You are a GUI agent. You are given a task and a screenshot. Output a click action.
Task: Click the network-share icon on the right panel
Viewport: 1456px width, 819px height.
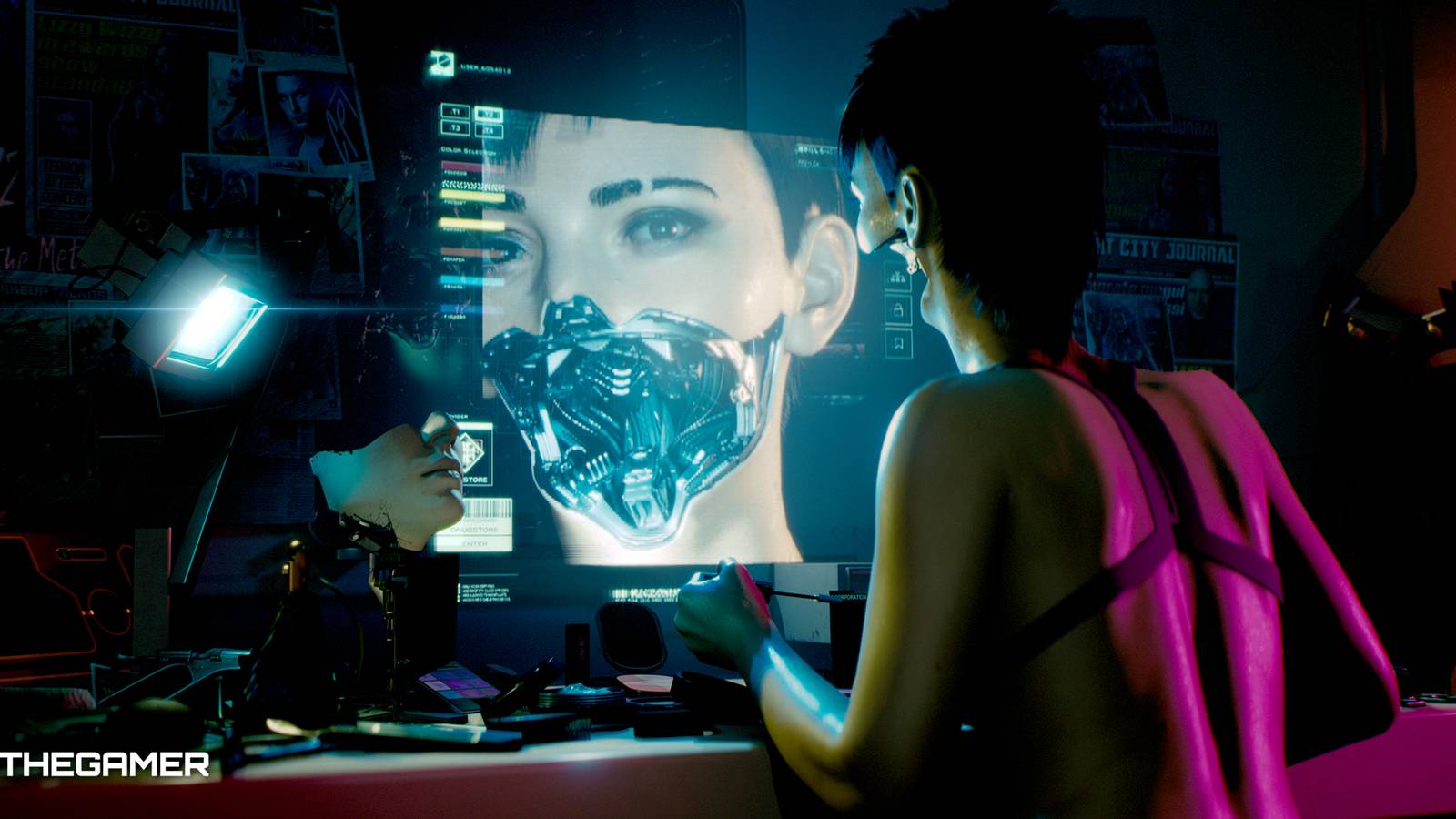pos(897,275)
